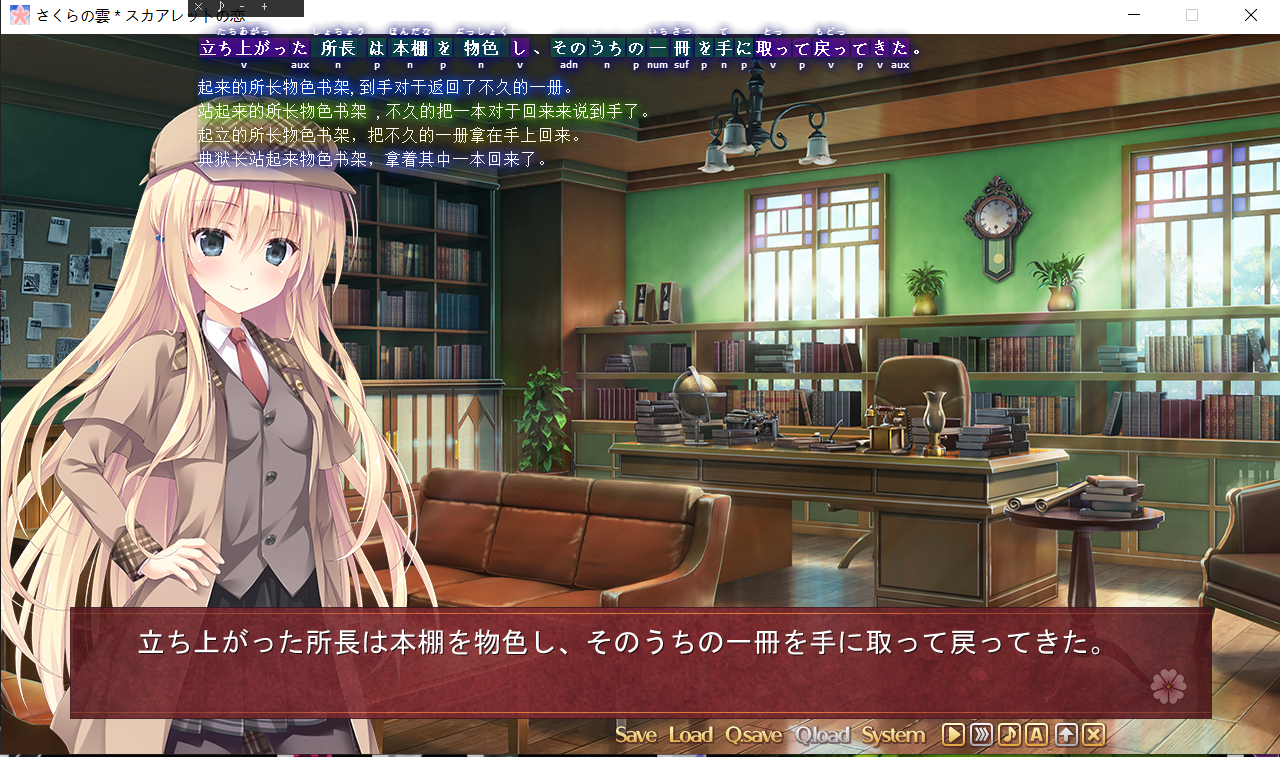Click the up-arrow button in the toolbar
Viewport: 1280px width, 757px height.
point(1066,735)
